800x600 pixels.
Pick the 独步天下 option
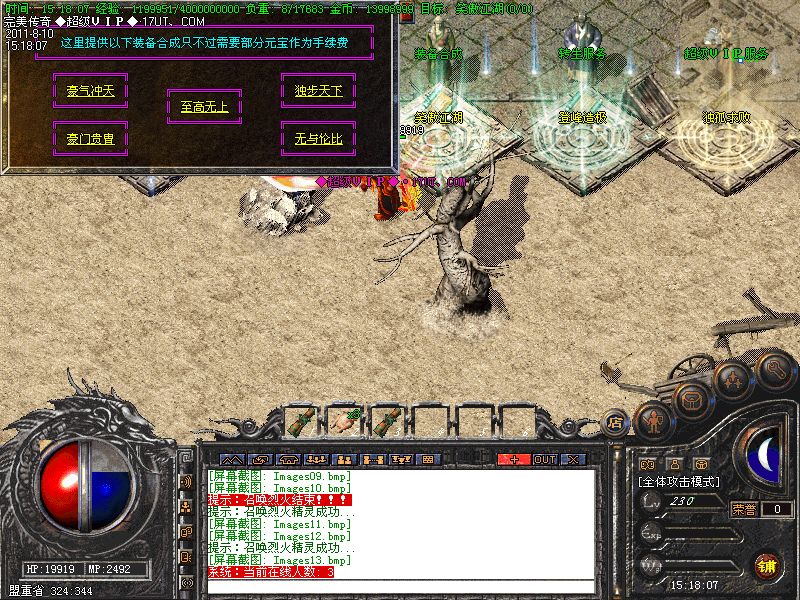click(x=318, y=91)
